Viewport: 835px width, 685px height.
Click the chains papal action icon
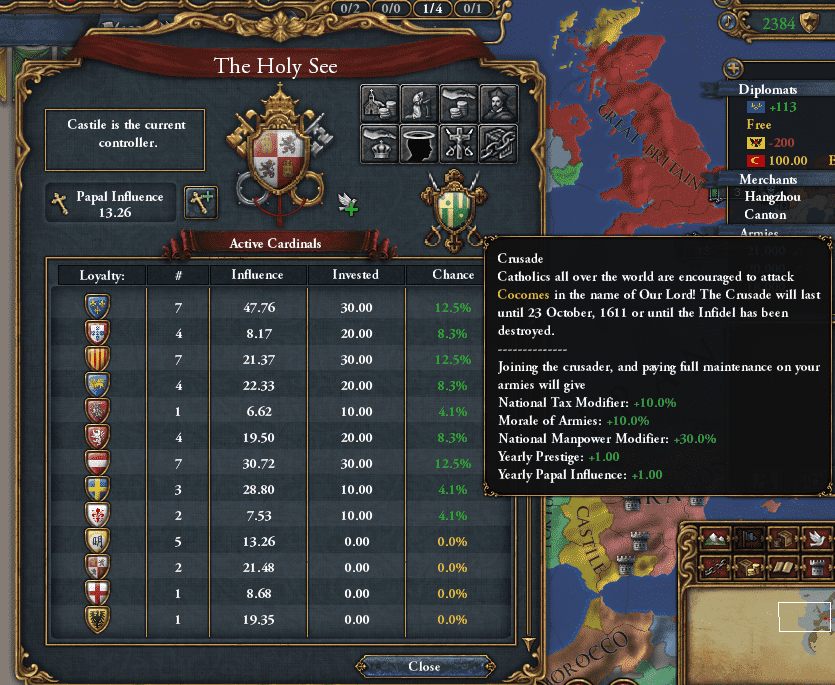click(x=498, y=144)
